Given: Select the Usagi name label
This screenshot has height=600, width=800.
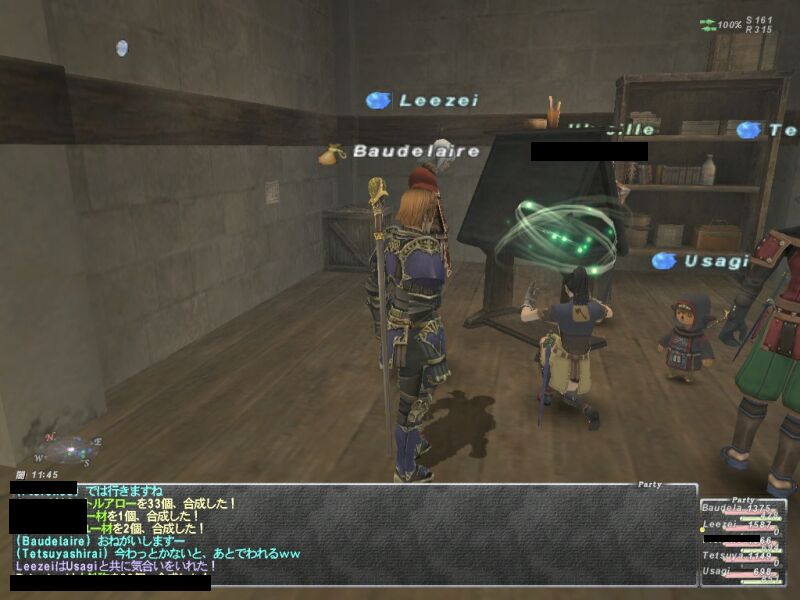Looking at the screenshot, I should (x=702, y=261).
